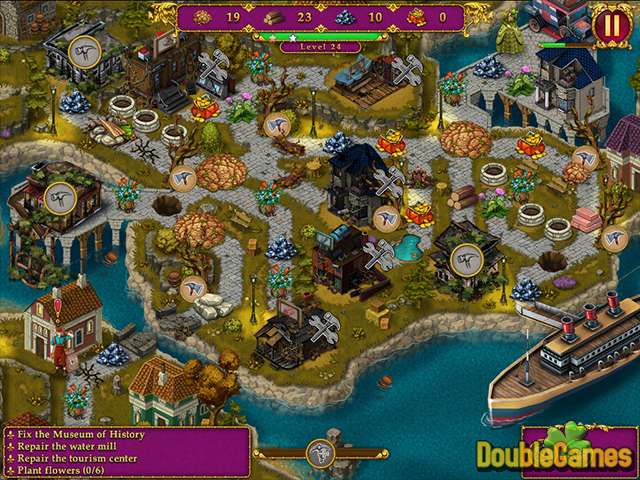Select the worker icon on the bottom bar

(x=320, y=452)
